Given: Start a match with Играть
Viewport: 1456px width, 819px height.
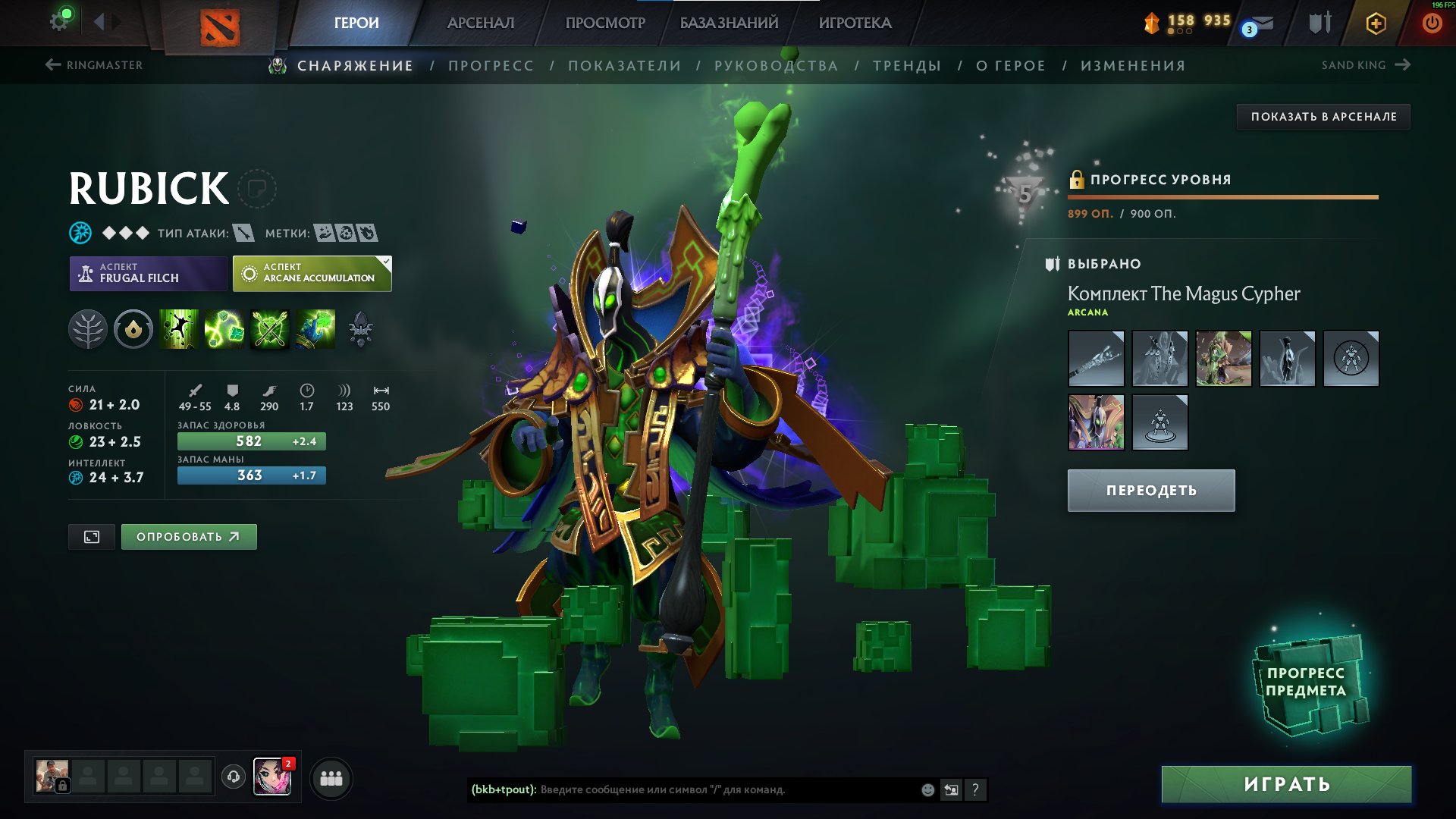Looking at the screenshot, I should point(1286,784).
